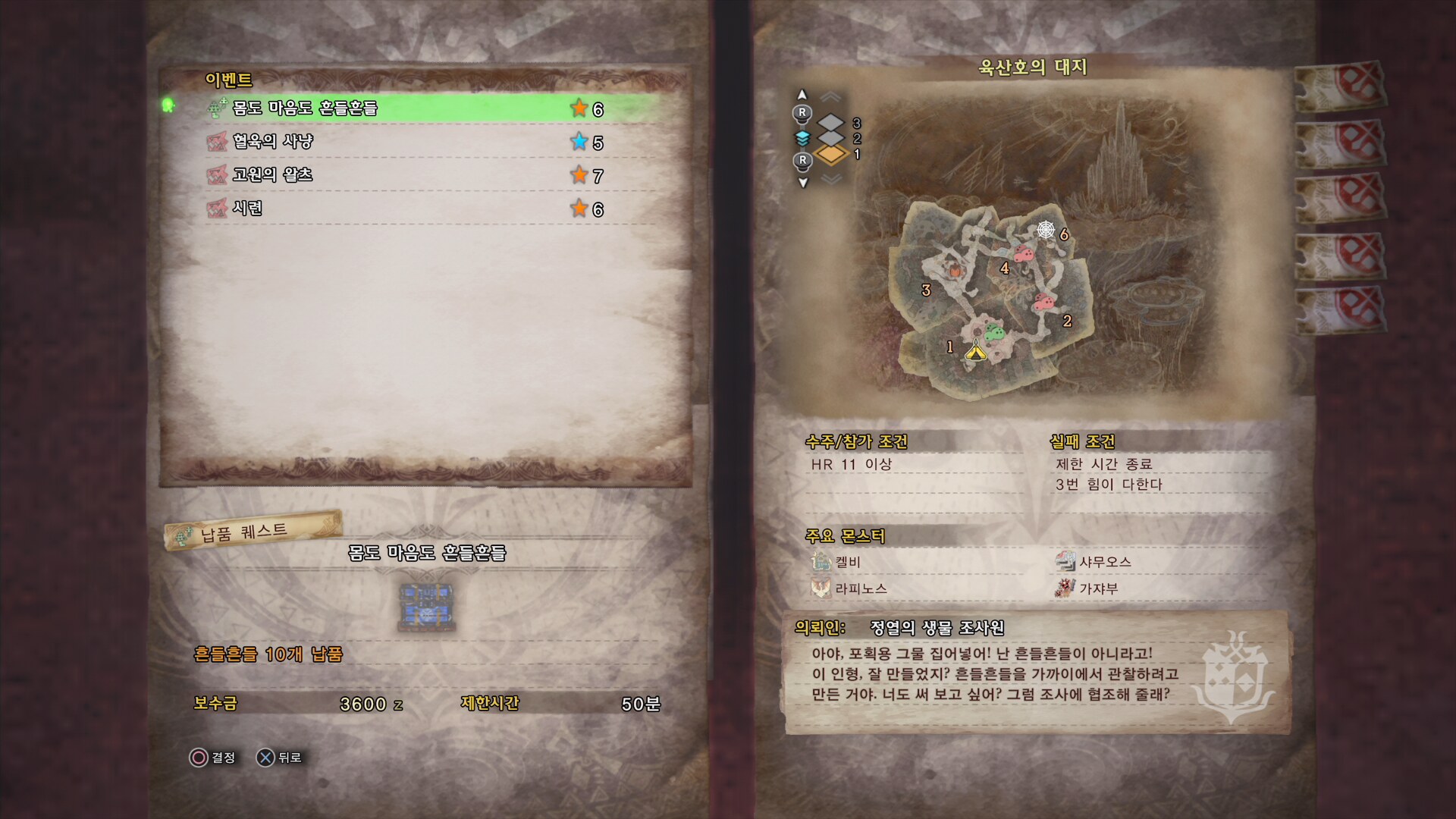Select the 가쟈부 monster entry
Viewport: 1456px width, 819px height.
point(1097,588)
